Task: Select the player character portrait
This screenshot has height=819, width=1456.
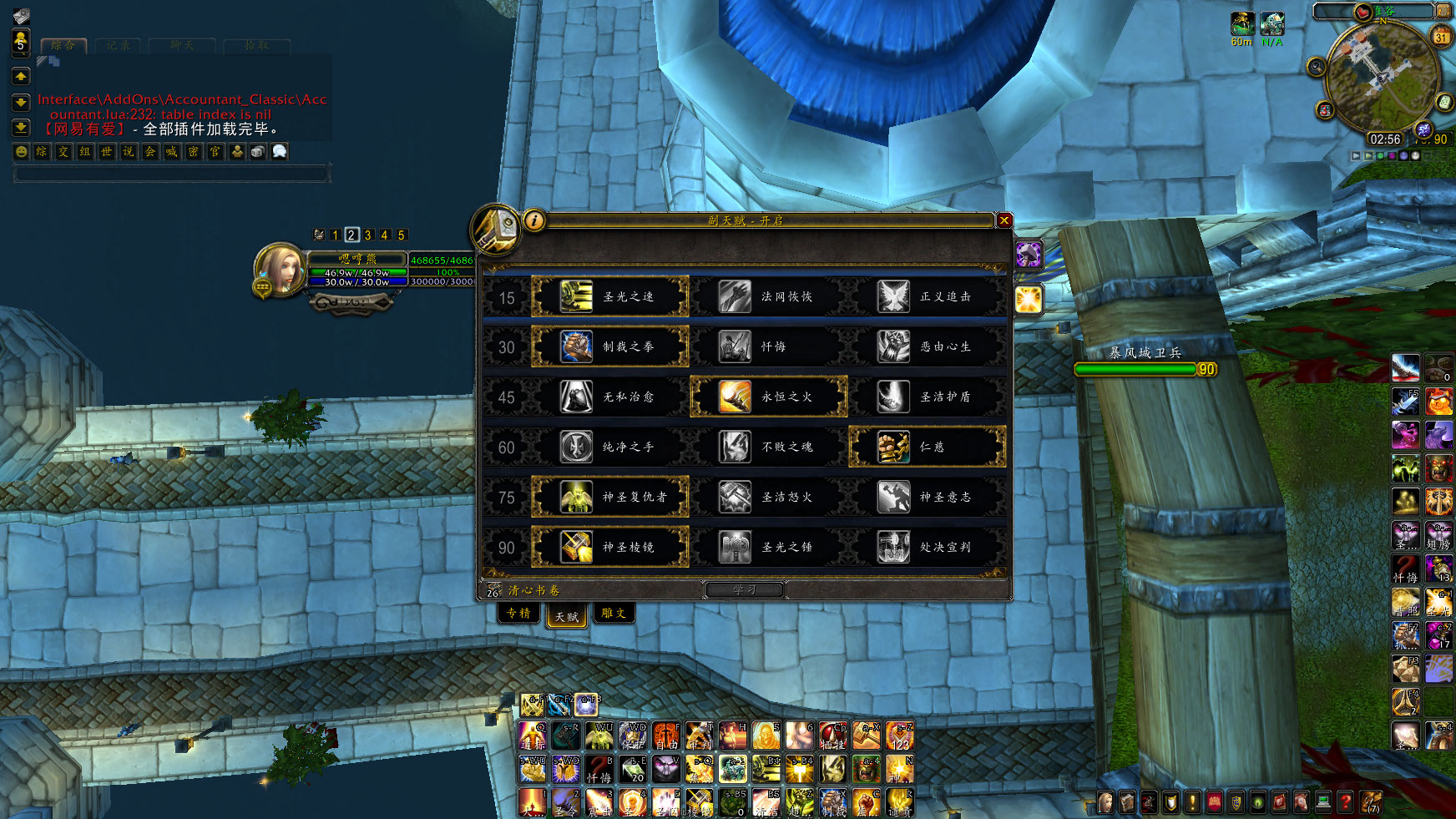Action: click(278, 269)
